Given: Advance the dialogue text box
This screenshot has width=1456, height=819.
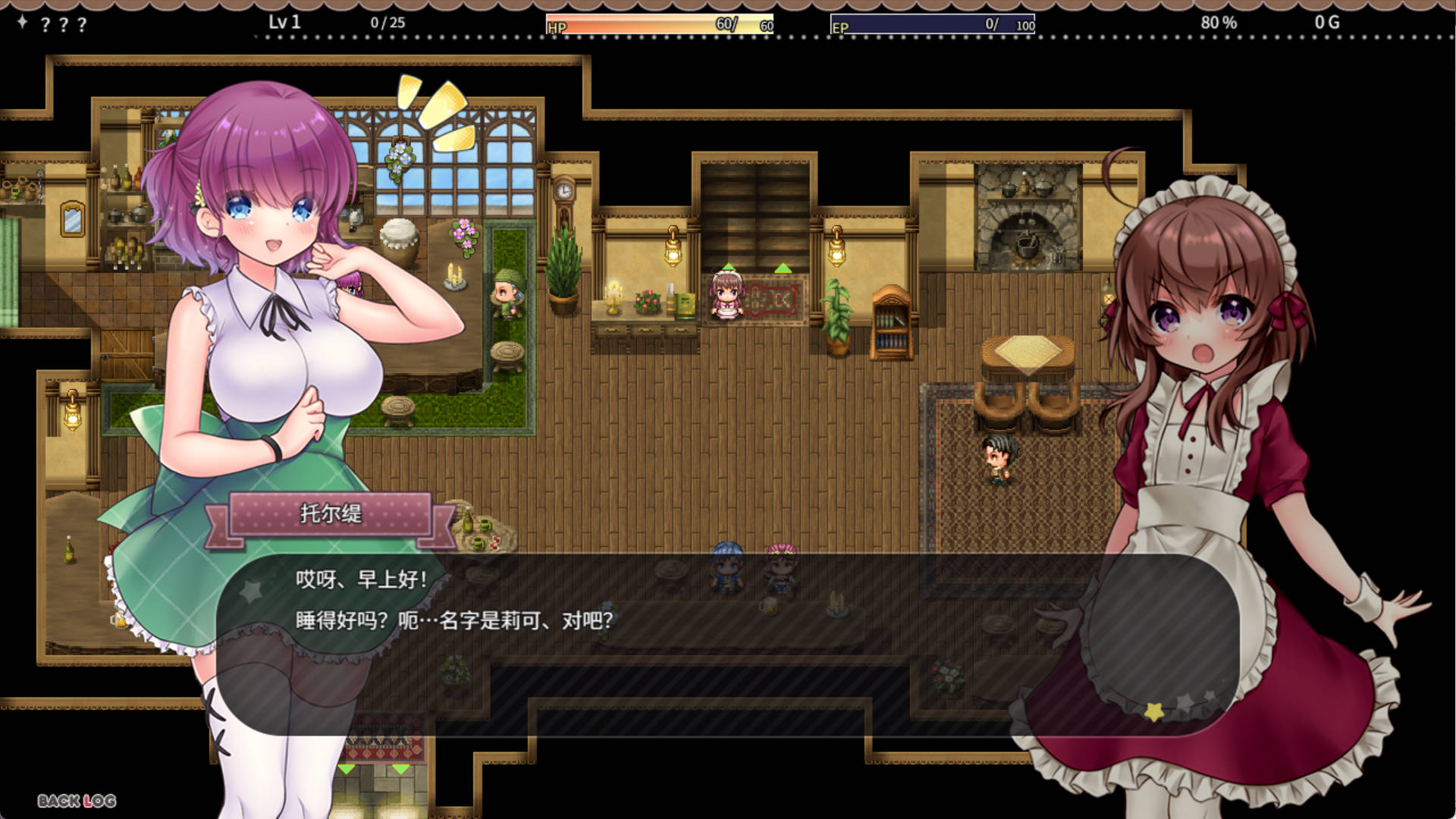Looking at the screenshot, I should [x=726, y=645].
